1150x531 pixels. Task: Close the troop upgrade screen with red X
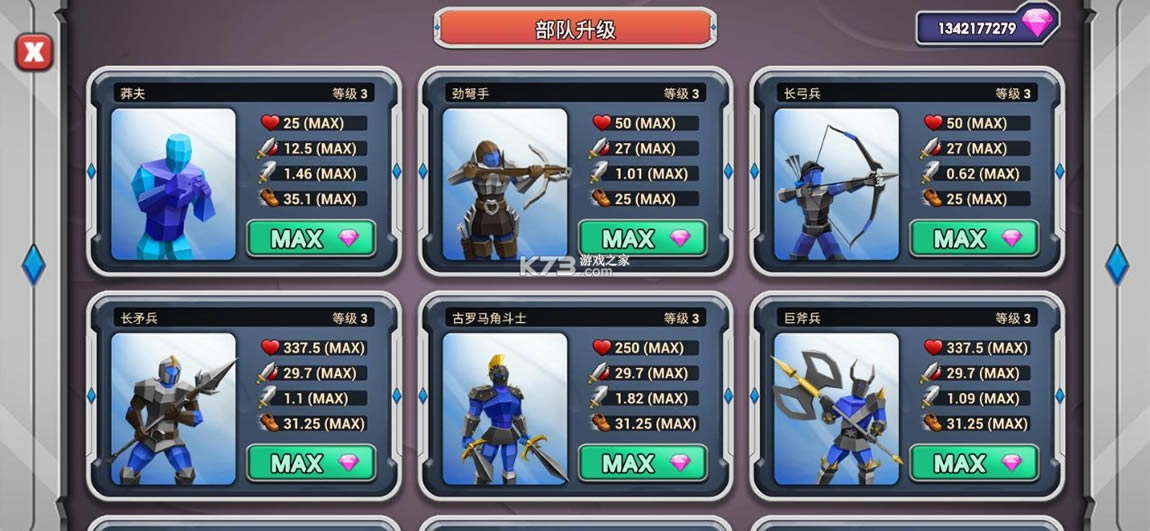coord(34,51)
